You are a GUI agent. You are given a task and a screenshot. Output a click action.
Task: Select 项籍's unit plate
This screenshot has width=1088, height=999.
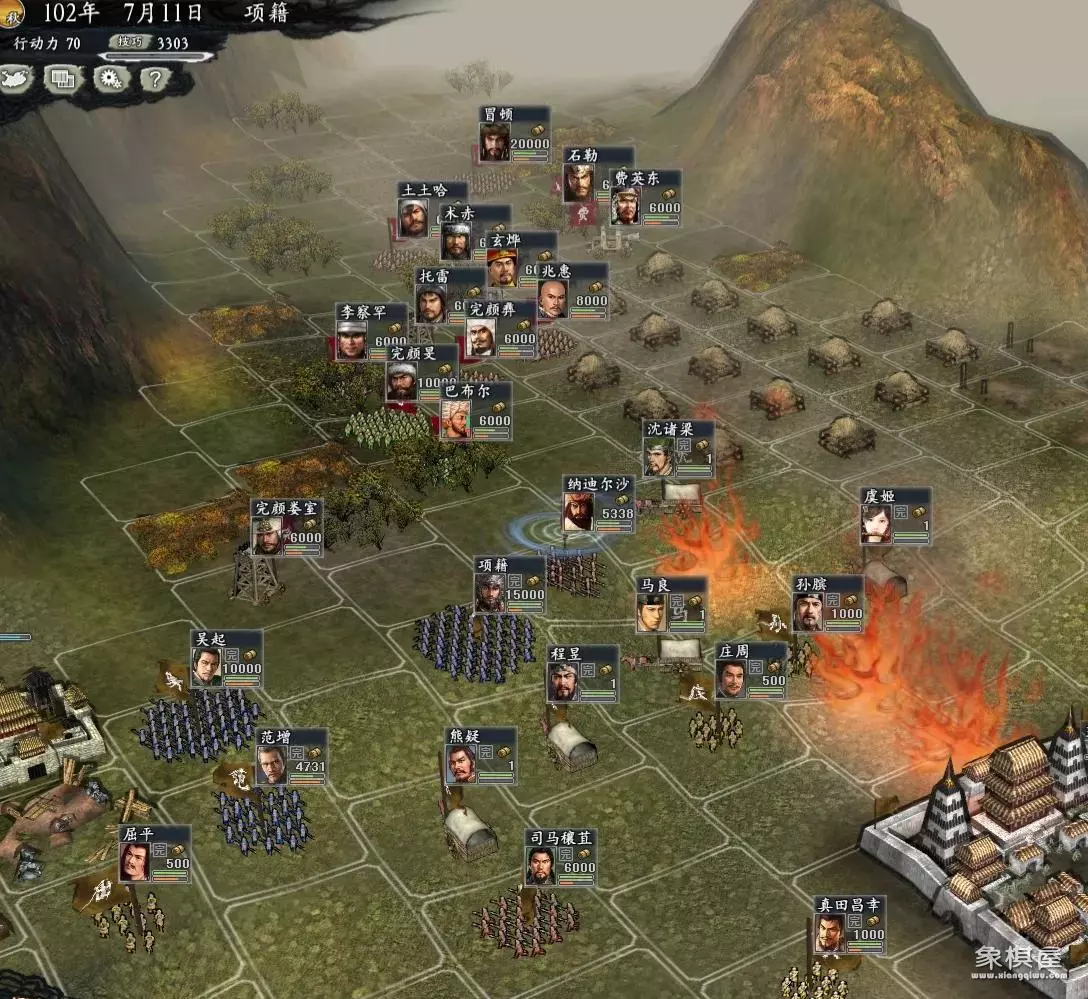click(510, 585)
